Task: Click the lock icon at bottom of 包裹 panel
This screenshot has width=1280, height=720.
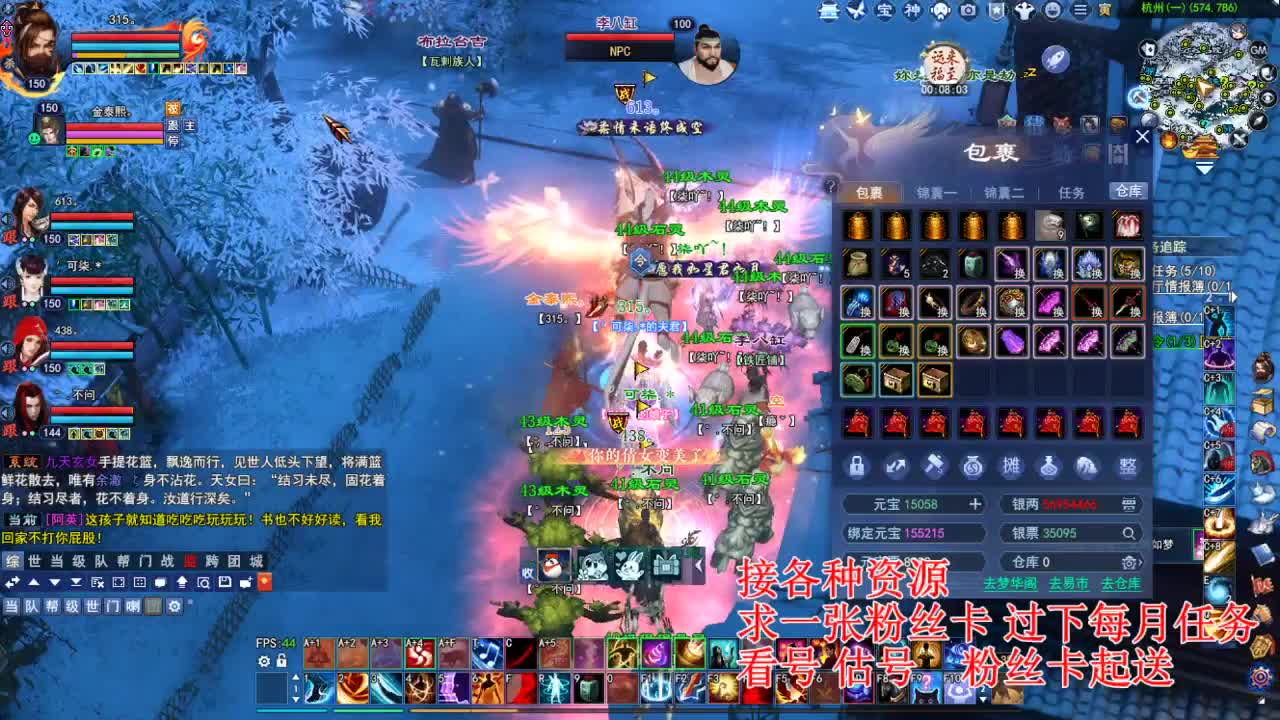Action: (857, 466)
